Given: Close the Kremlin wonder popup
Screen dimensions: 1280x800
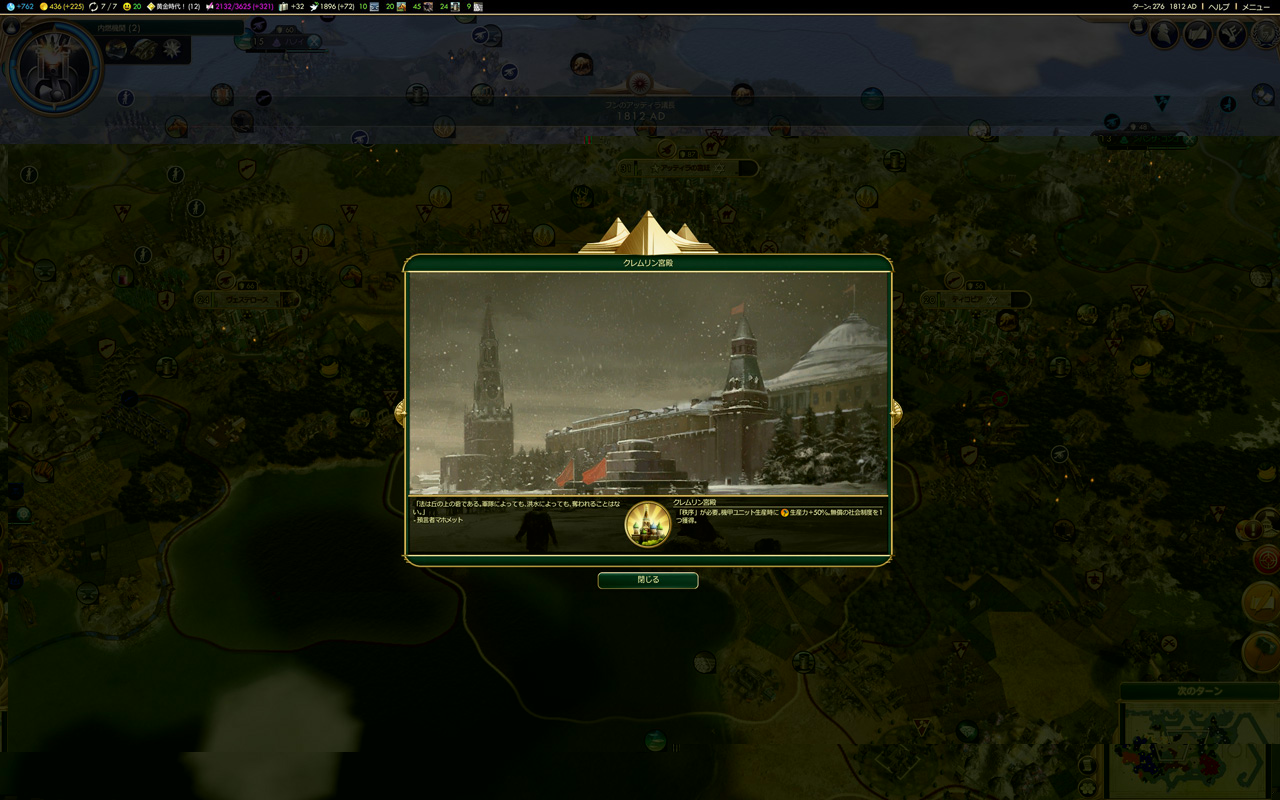Looking at the screenshot, I should coord(648,580).
